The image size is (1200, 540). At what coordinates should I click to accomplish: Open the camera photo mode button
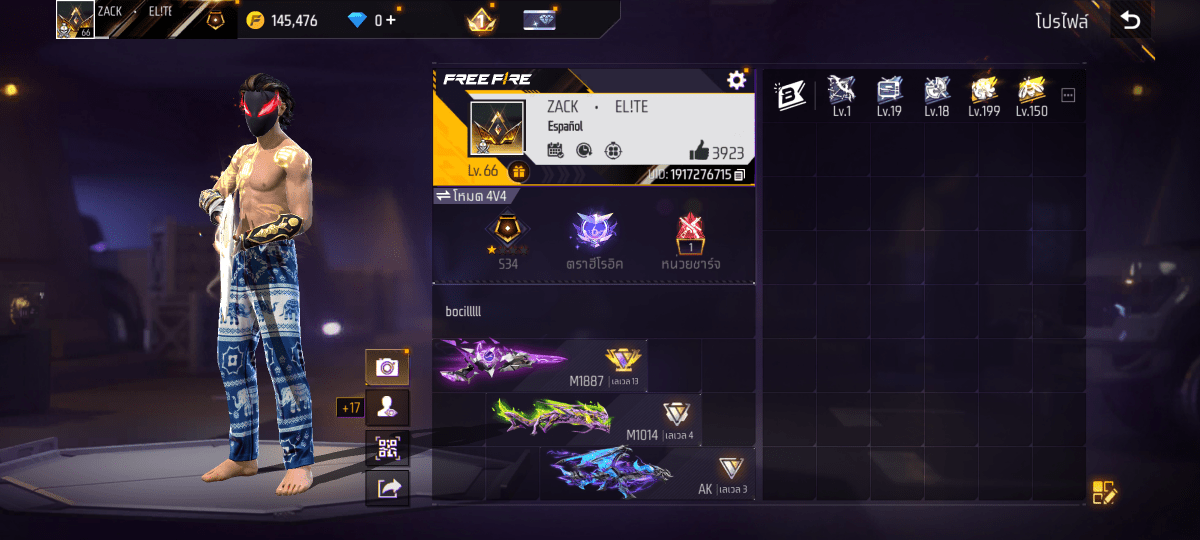[387, 368]
